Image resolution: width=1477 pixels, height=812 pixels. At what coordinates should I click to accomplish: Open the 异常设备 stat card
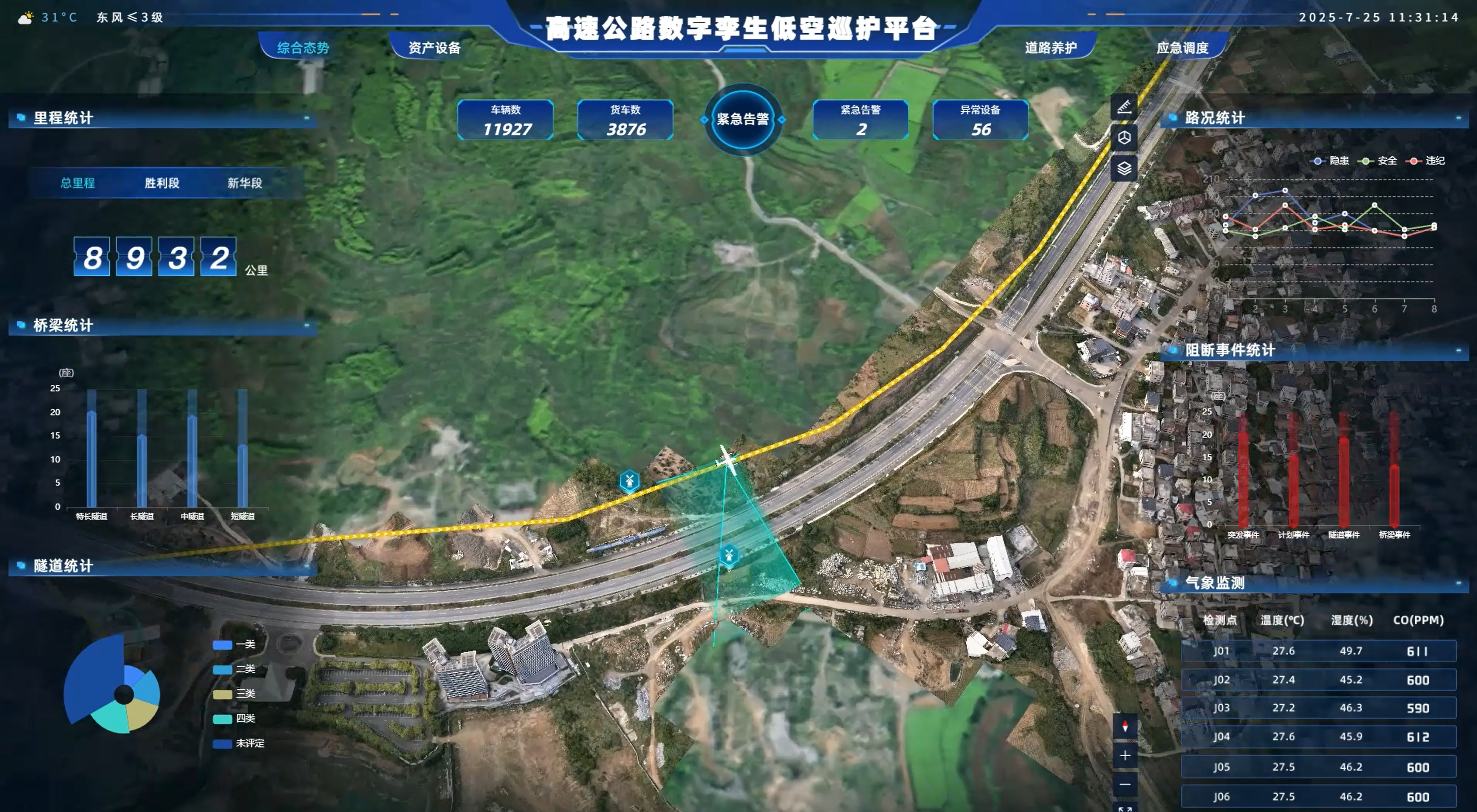point(981,120)
